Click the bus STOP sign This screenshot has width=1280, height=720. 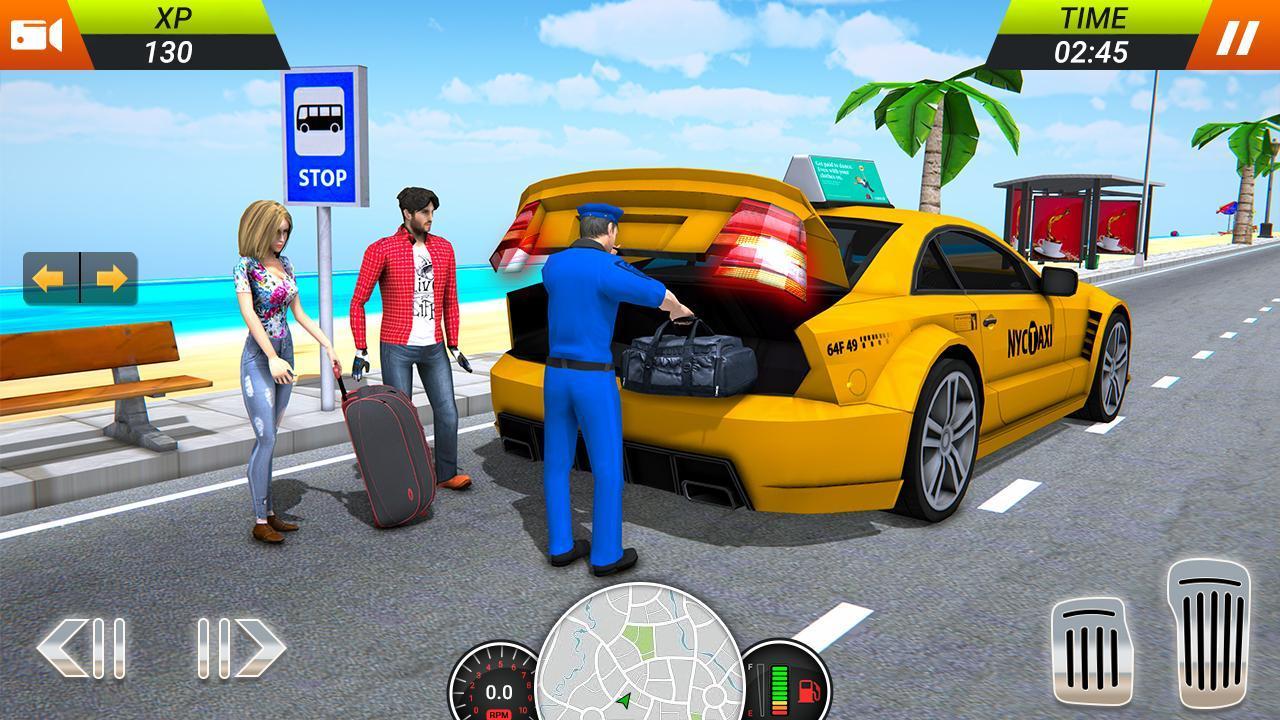(320, 130)
